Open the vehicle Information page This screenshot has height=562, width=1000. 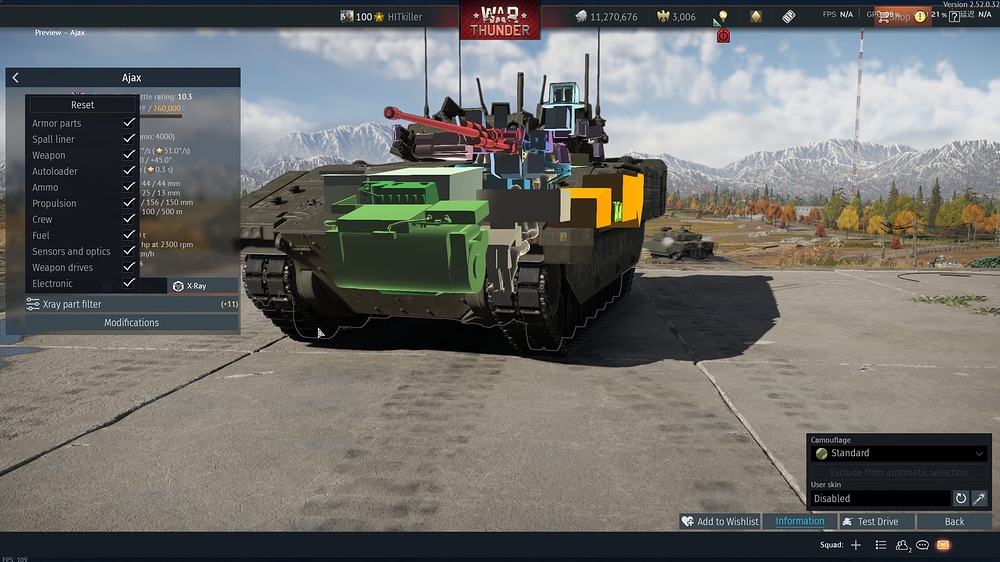click(800, 521)
